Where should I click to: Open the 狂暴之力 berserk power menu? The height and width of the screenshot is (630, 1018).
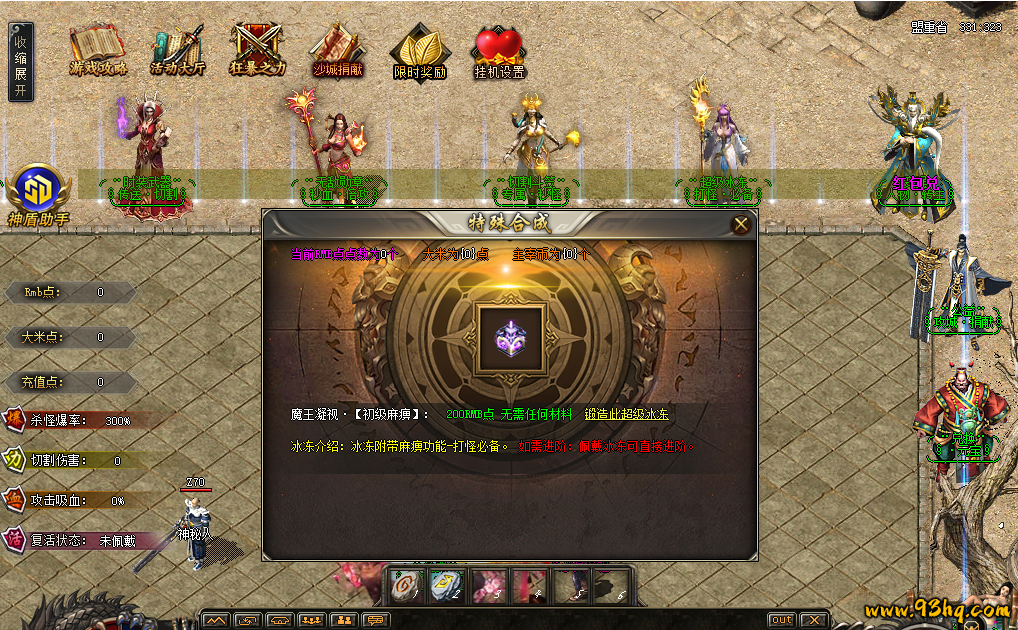coord(257,49)
